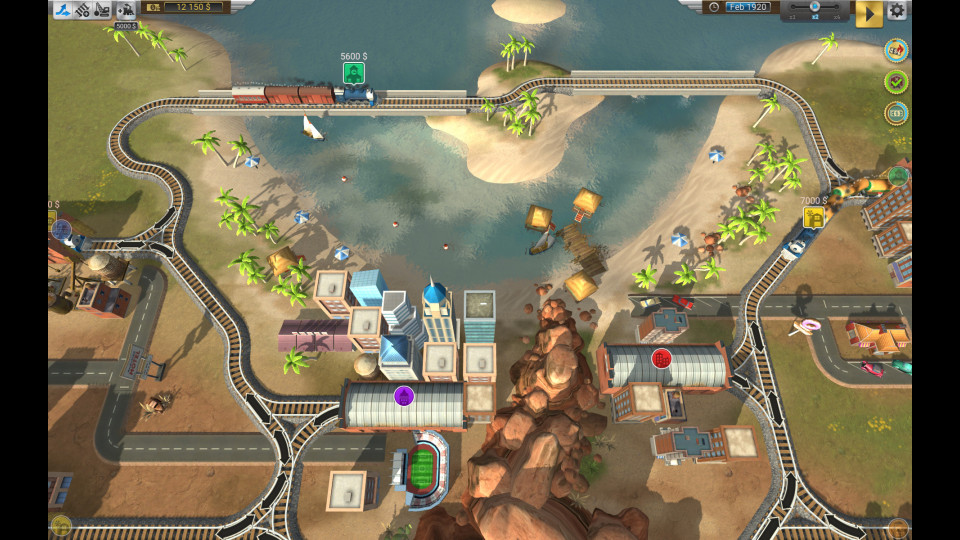The width and height of the screenshot is (960, 540).
Task: Open the green checkmark objectives badge
Action: click(x=896, y=82)
